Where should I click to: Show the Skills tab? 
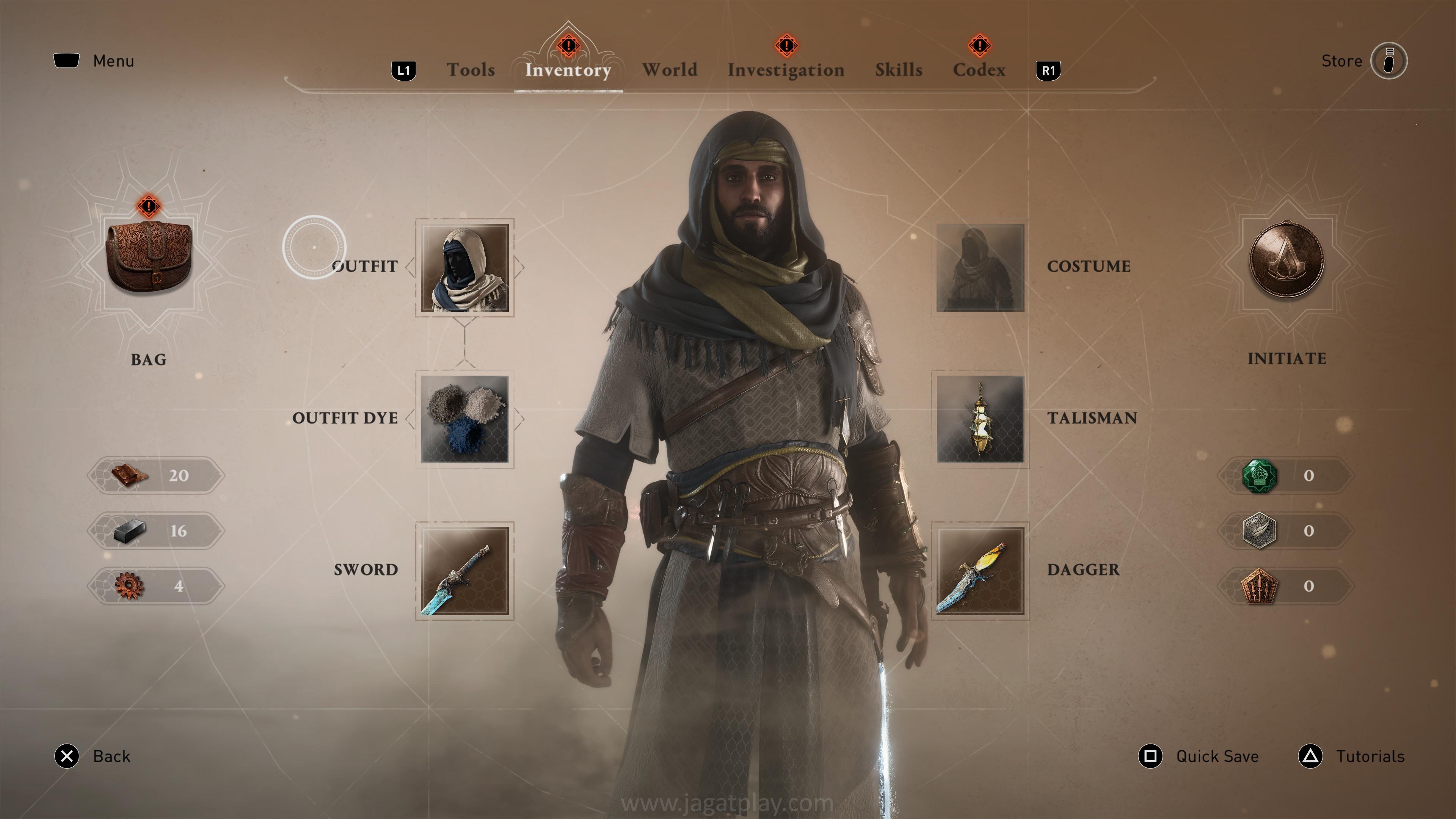click(x=898, y=70)
